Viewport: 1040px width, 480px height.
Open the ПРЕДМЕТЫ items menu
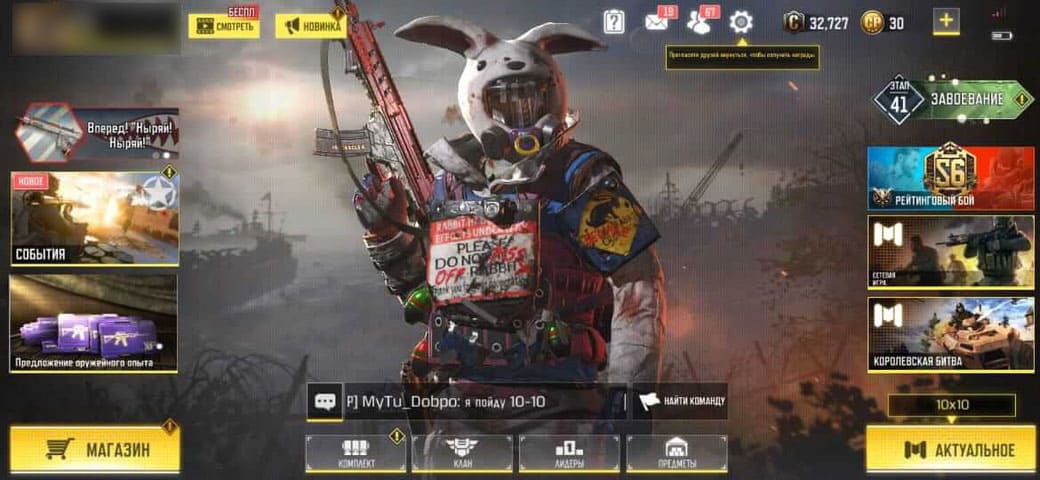(x=676, y=453)
